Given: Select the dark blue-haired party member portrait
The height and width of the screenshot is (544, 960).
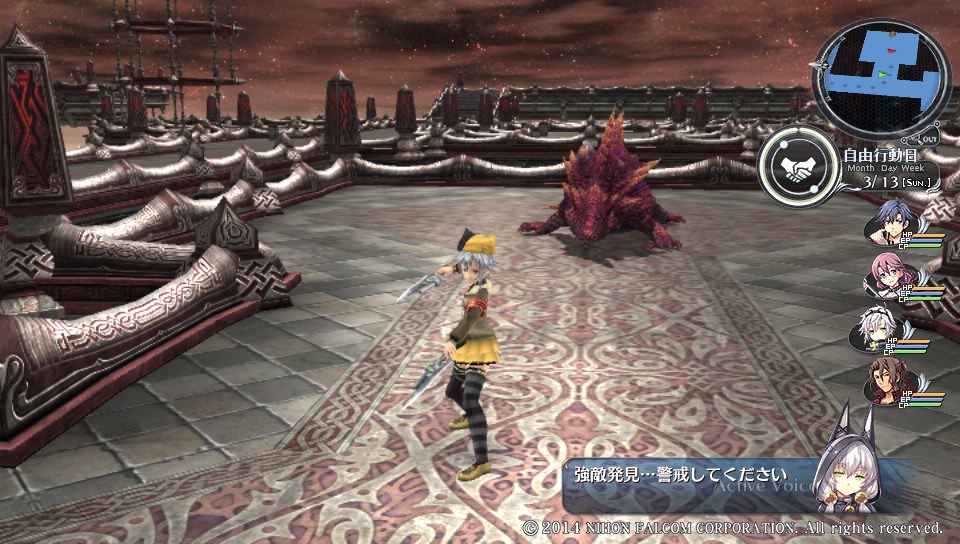Looking at the screenshot, I should (887, 223).
